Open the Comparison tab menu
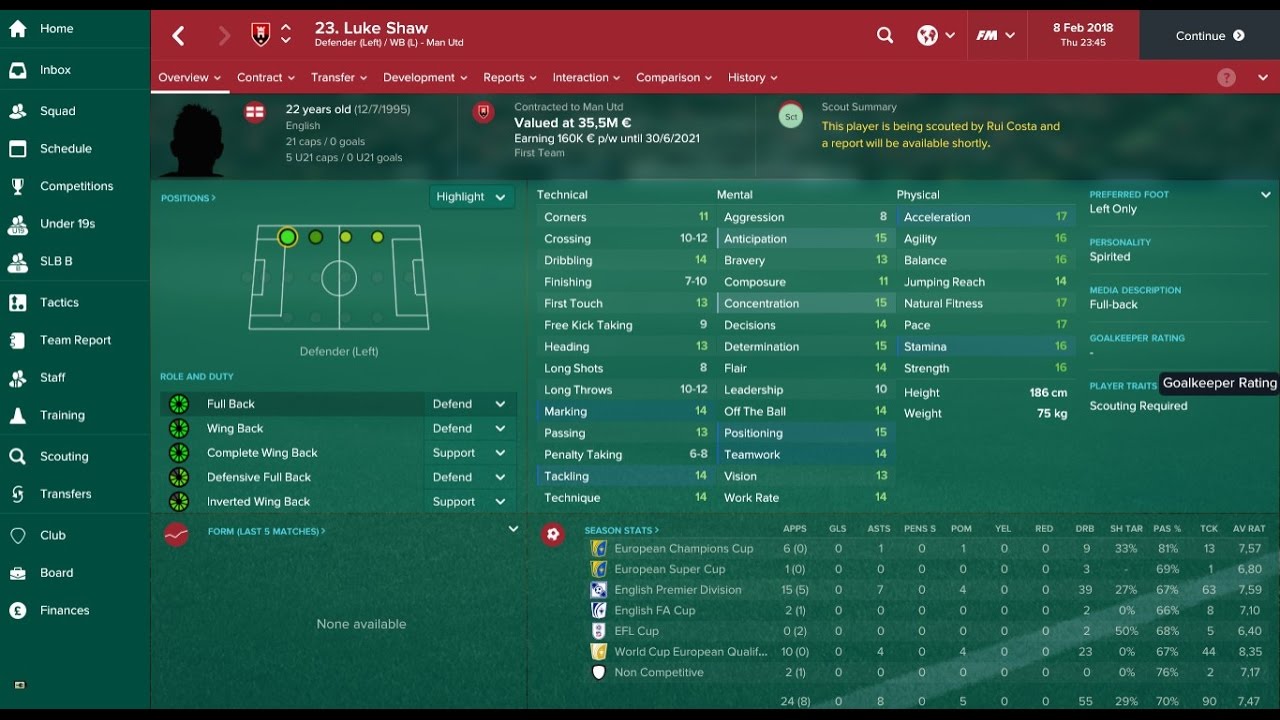Image resolution: width=1280 pixels, height=720 pixels. pos(673,78)
